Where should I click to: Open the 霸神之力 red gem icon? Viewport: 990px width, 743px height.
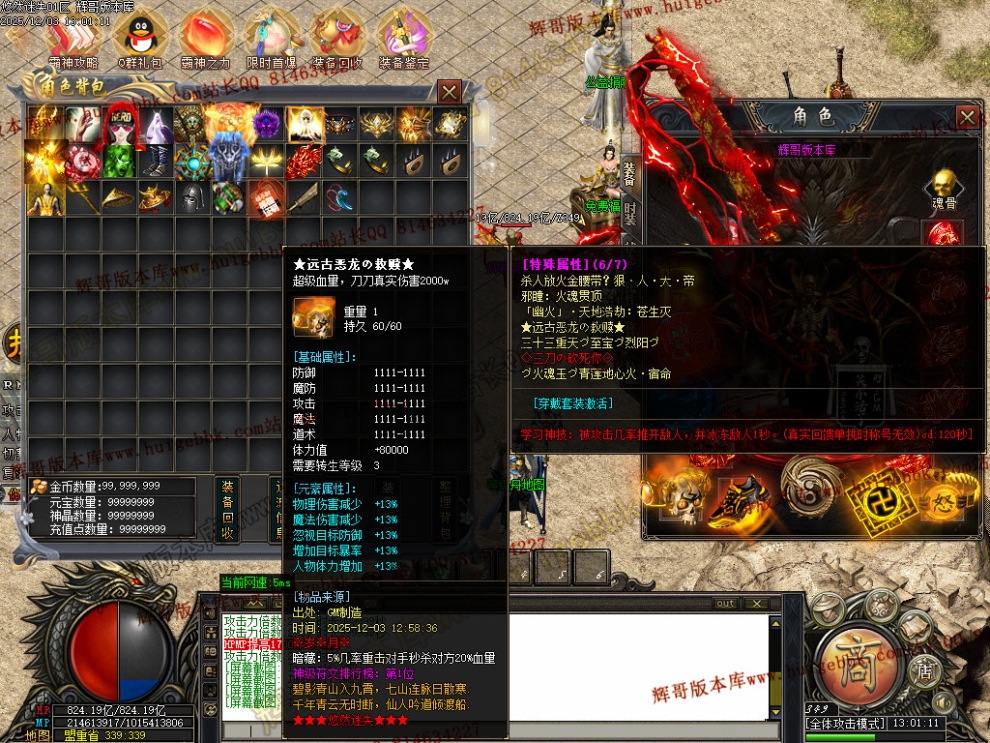[x=203, y=38]
